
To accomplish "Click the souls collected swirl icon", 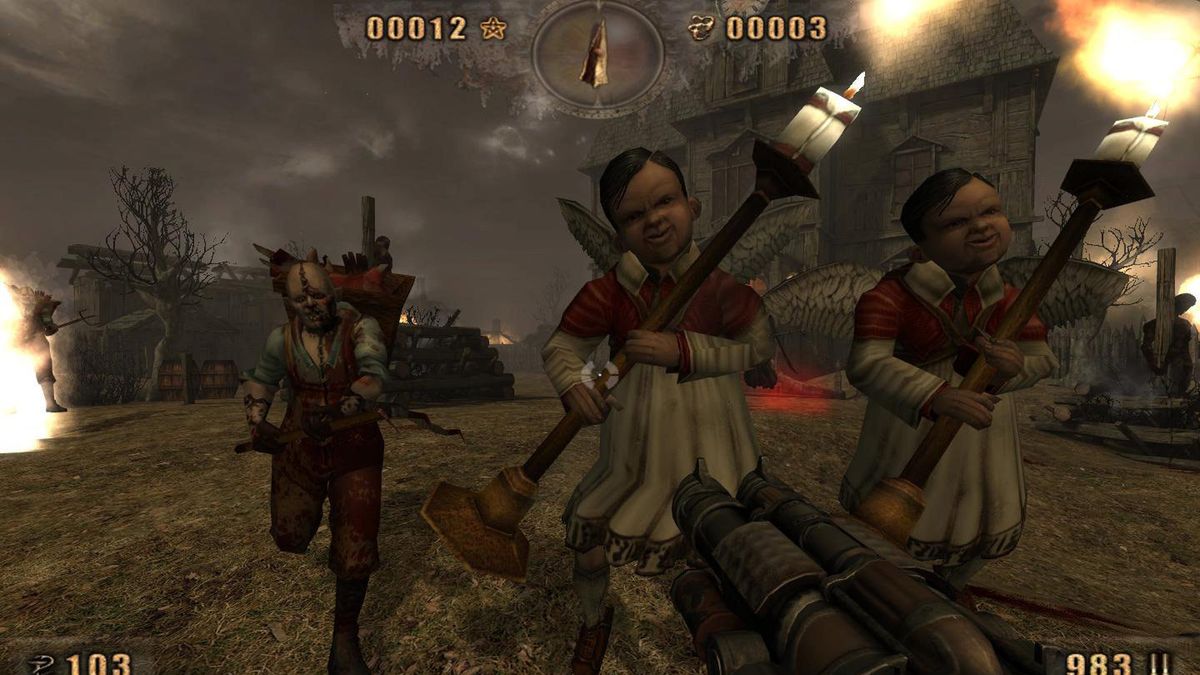I will point(703,28).
